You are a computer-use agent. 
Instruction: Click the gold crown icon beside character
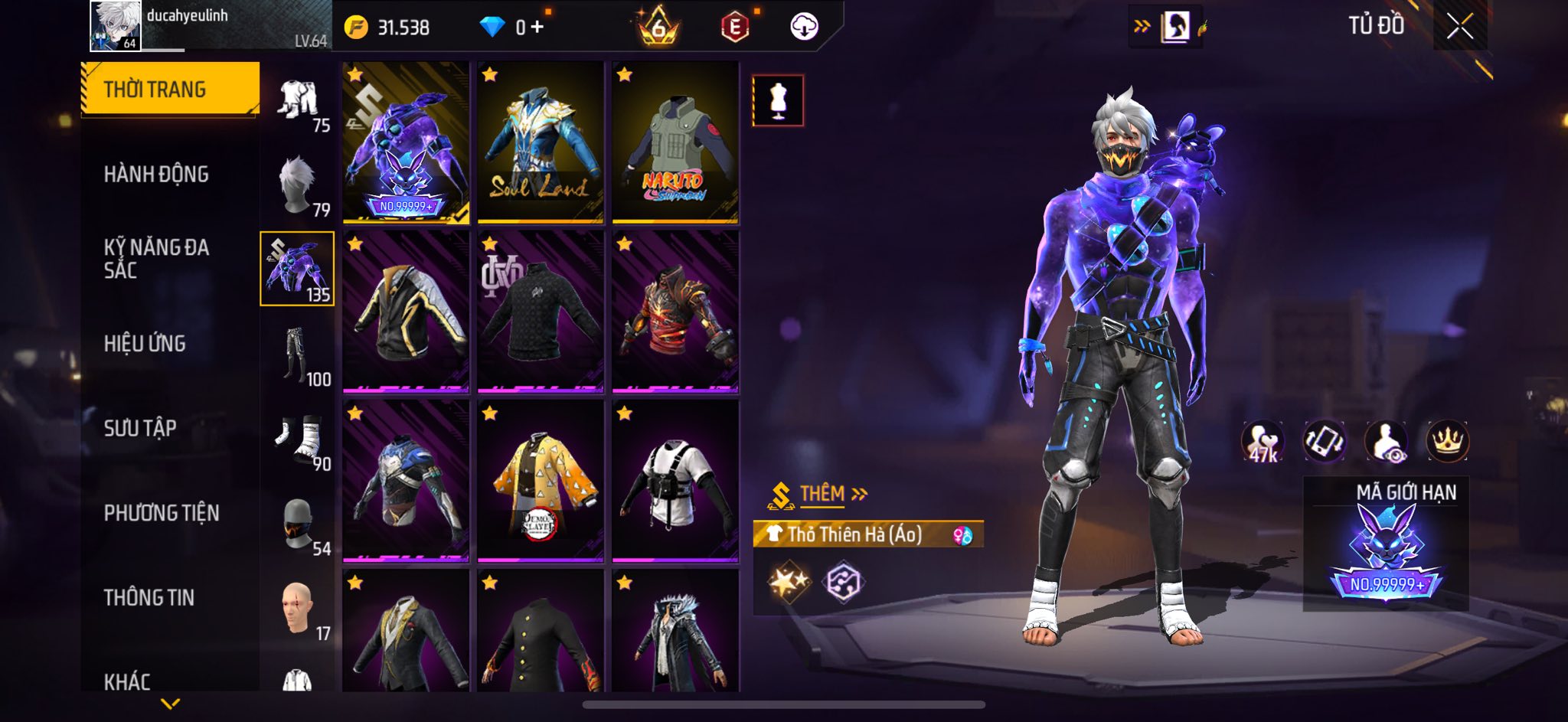click(x=1447, y=441)
